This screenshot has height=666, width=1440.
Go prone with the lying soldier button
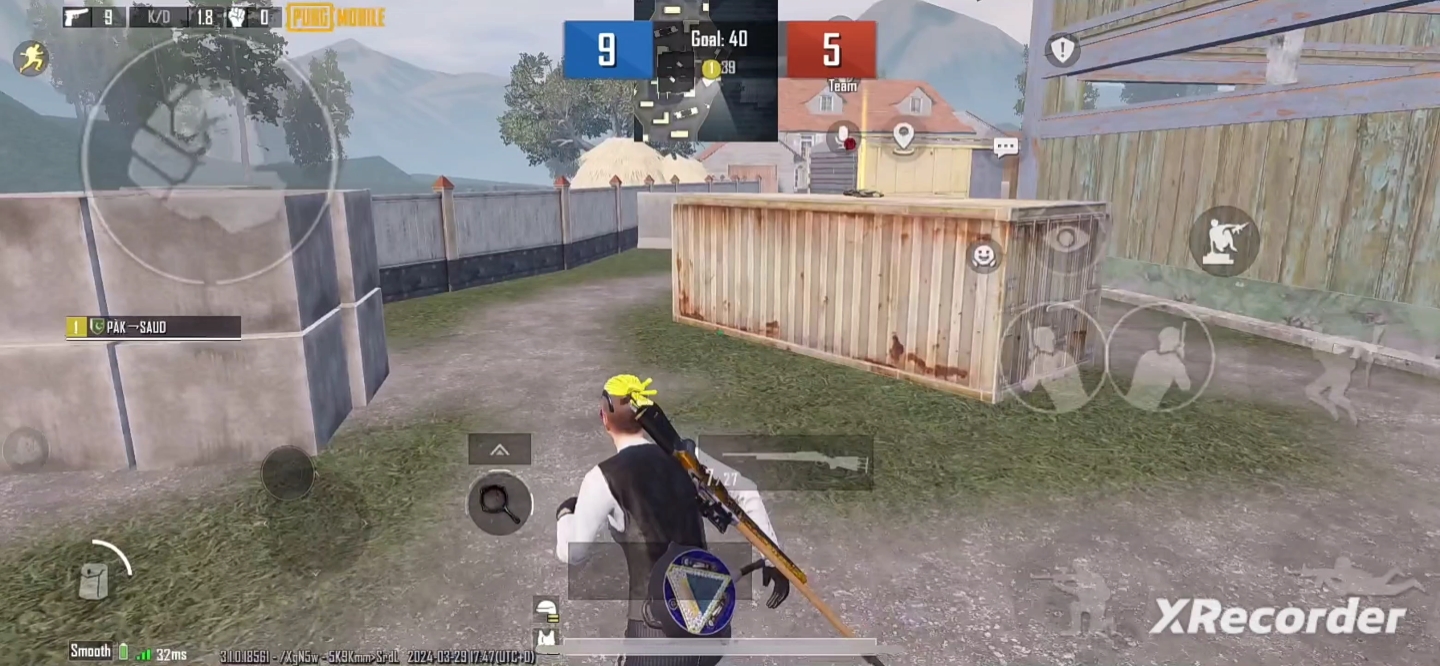pyautogui.click(x=1357, y=578)
